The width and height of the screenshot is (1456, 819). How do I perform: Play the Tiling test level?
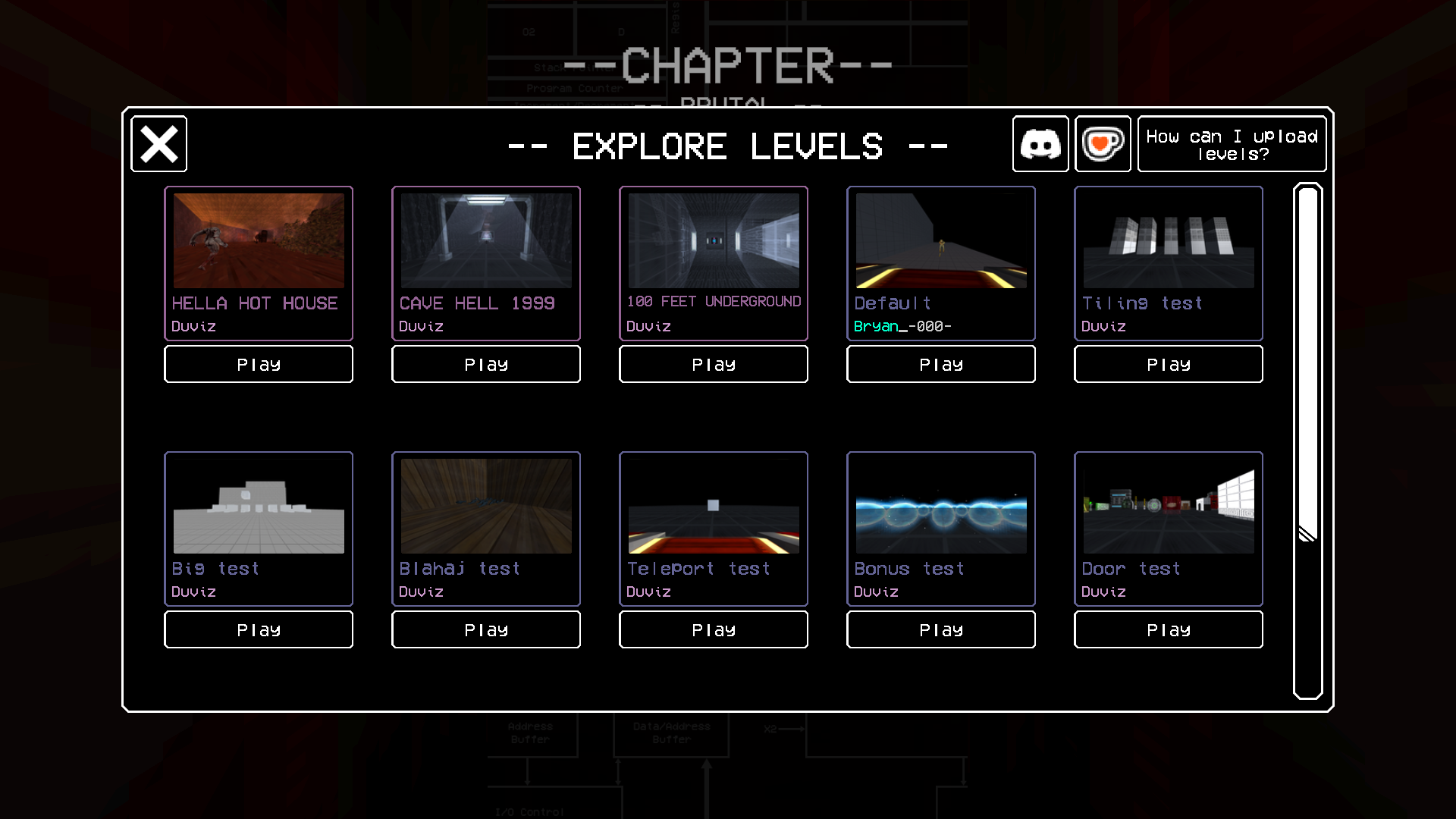point(1168,364)
